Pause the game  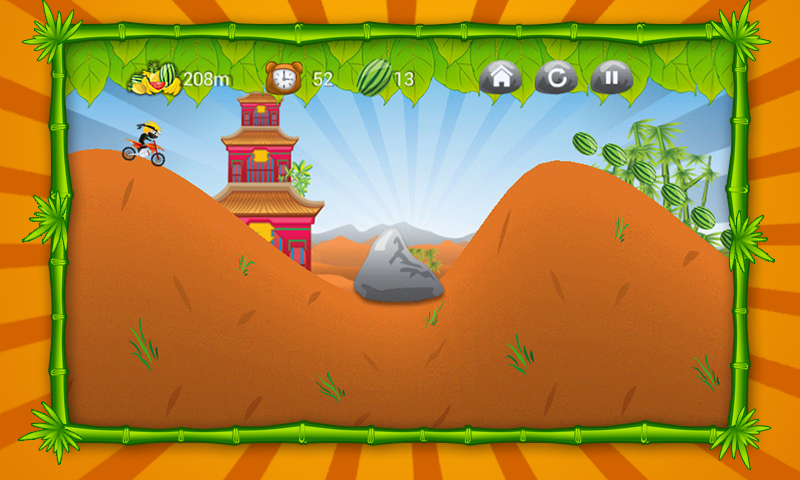611,77
